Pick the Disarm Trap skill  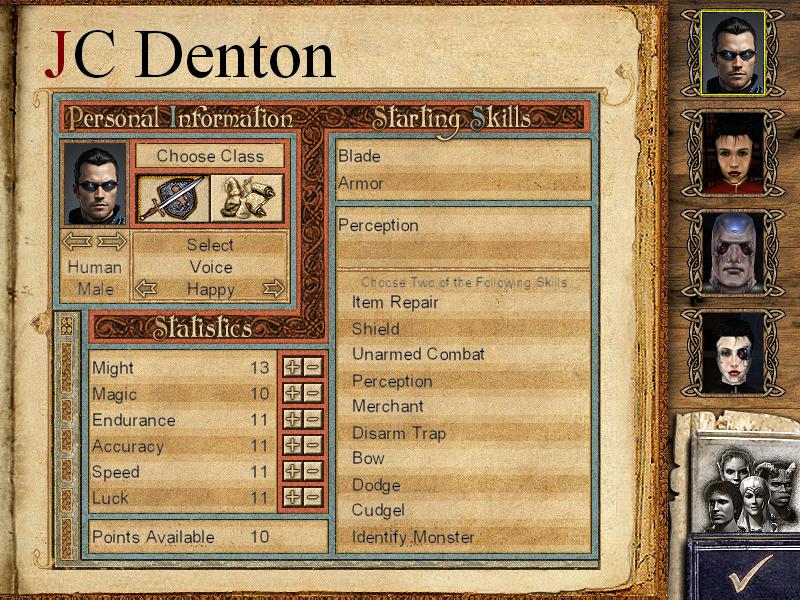click(399, 433)
